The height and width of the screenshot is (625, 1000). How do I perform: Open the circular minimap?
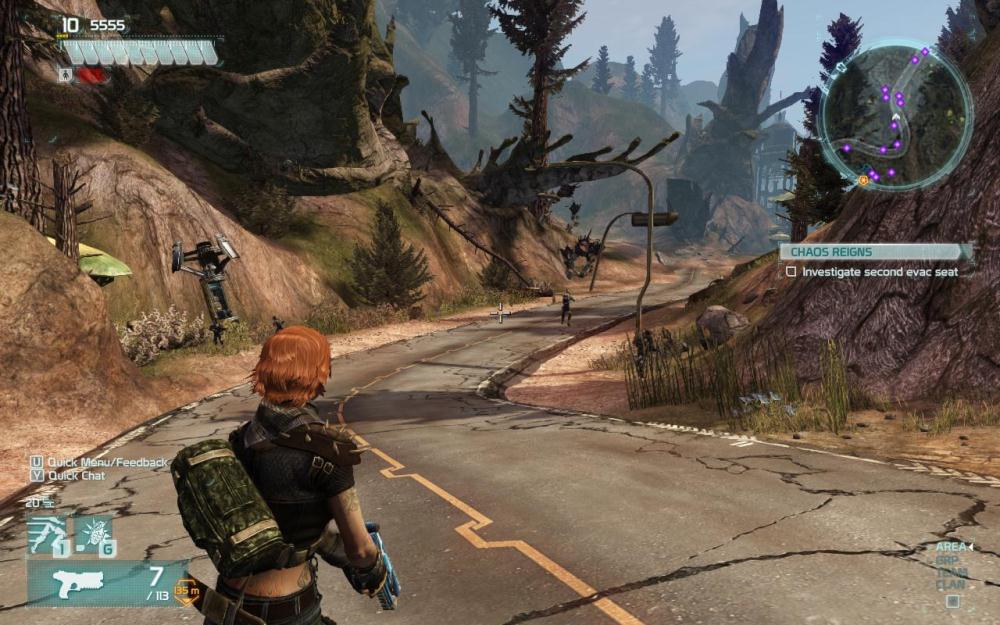[895, 115]
